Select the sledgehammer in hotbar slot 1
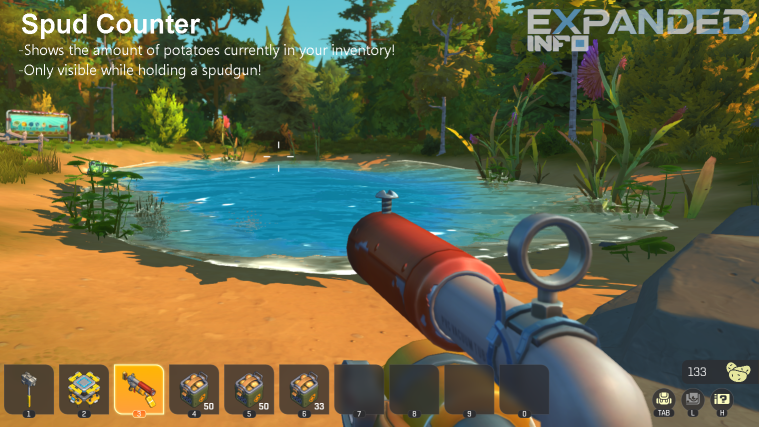Image resolution: width=759 pixels, height=427 pixels. 28,388
